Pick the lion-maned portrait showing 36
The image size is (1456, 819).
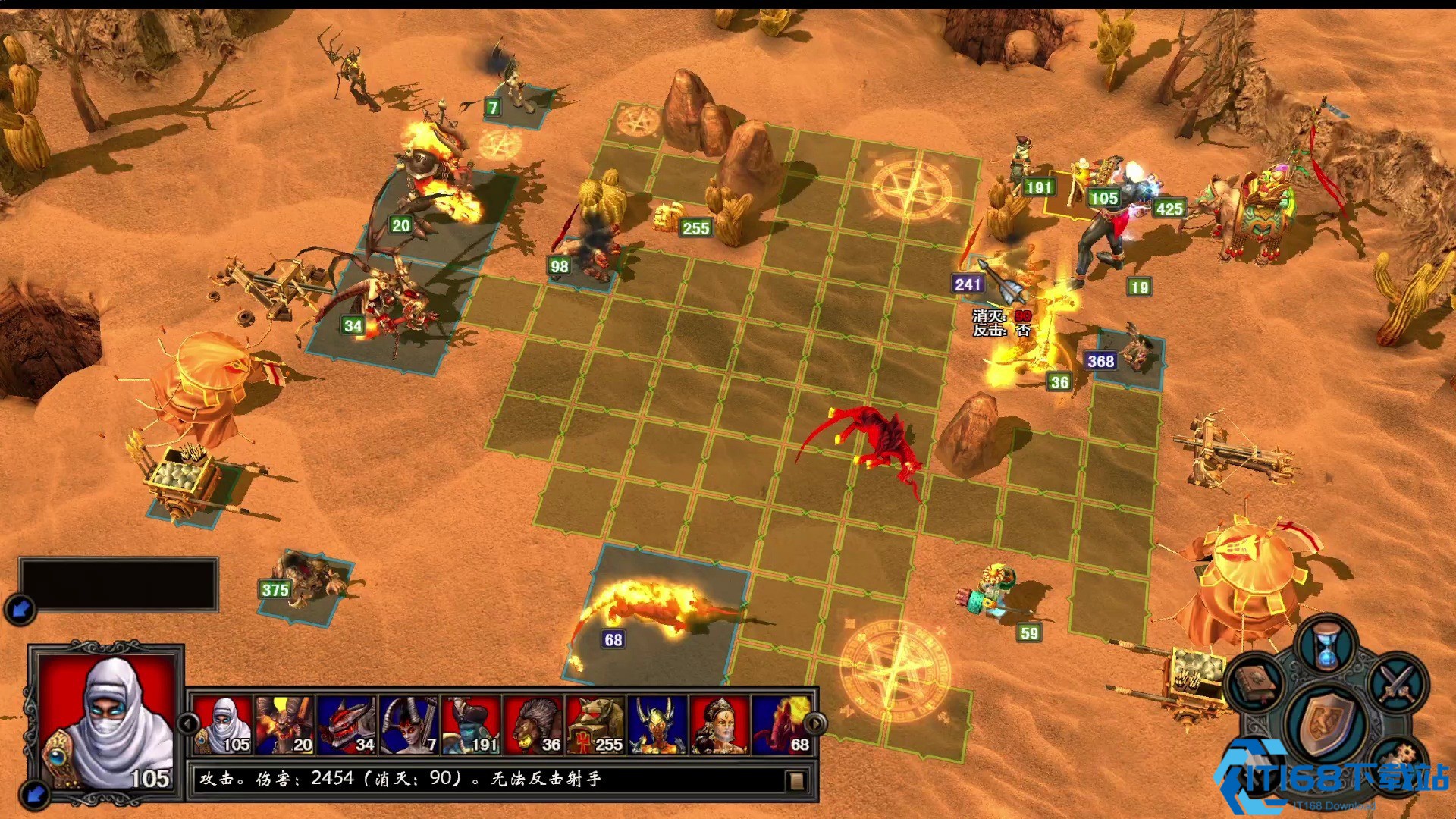[533, 725]
